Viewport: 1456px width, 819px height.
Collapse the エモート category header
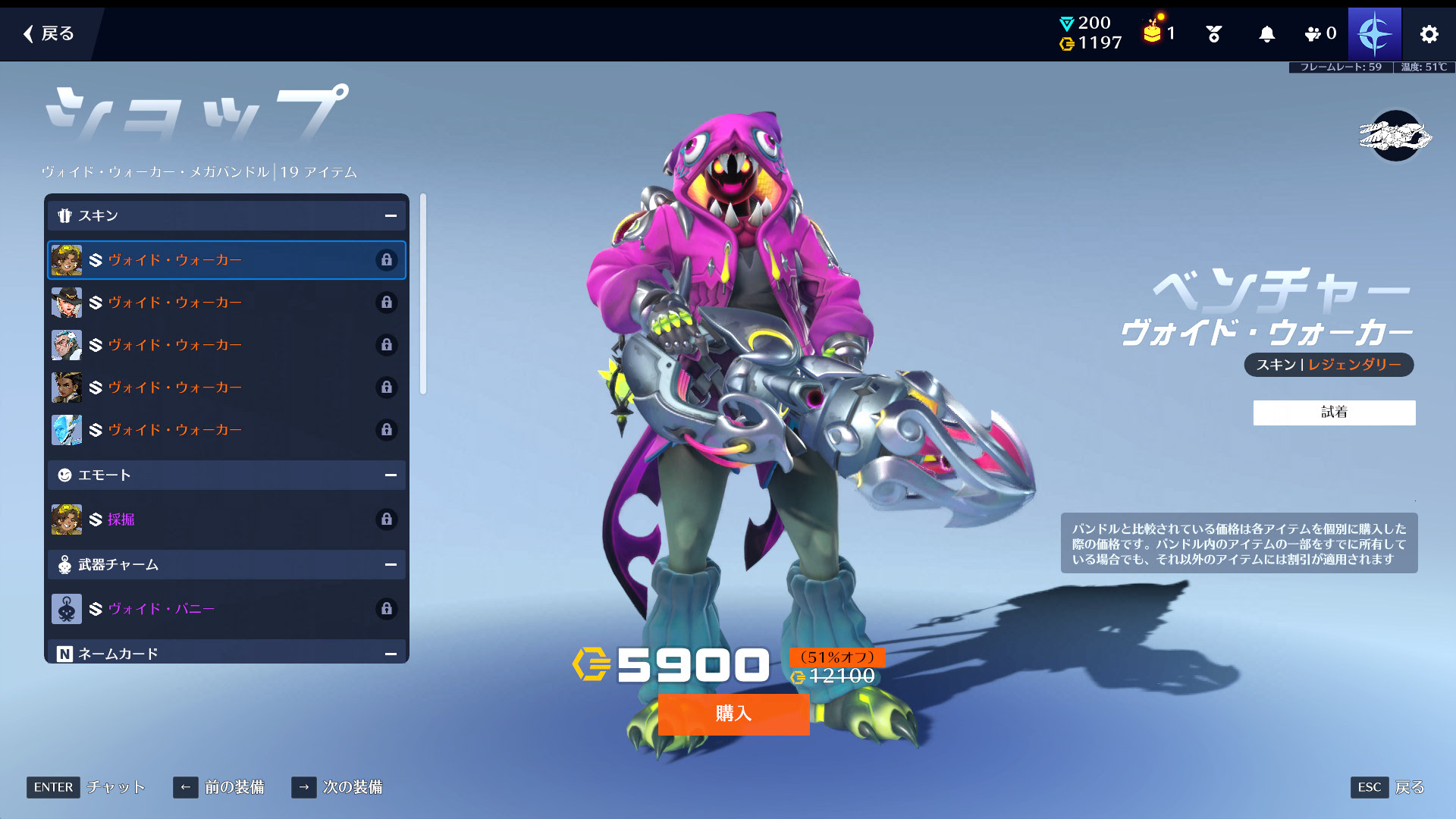(x=391, y=475)
